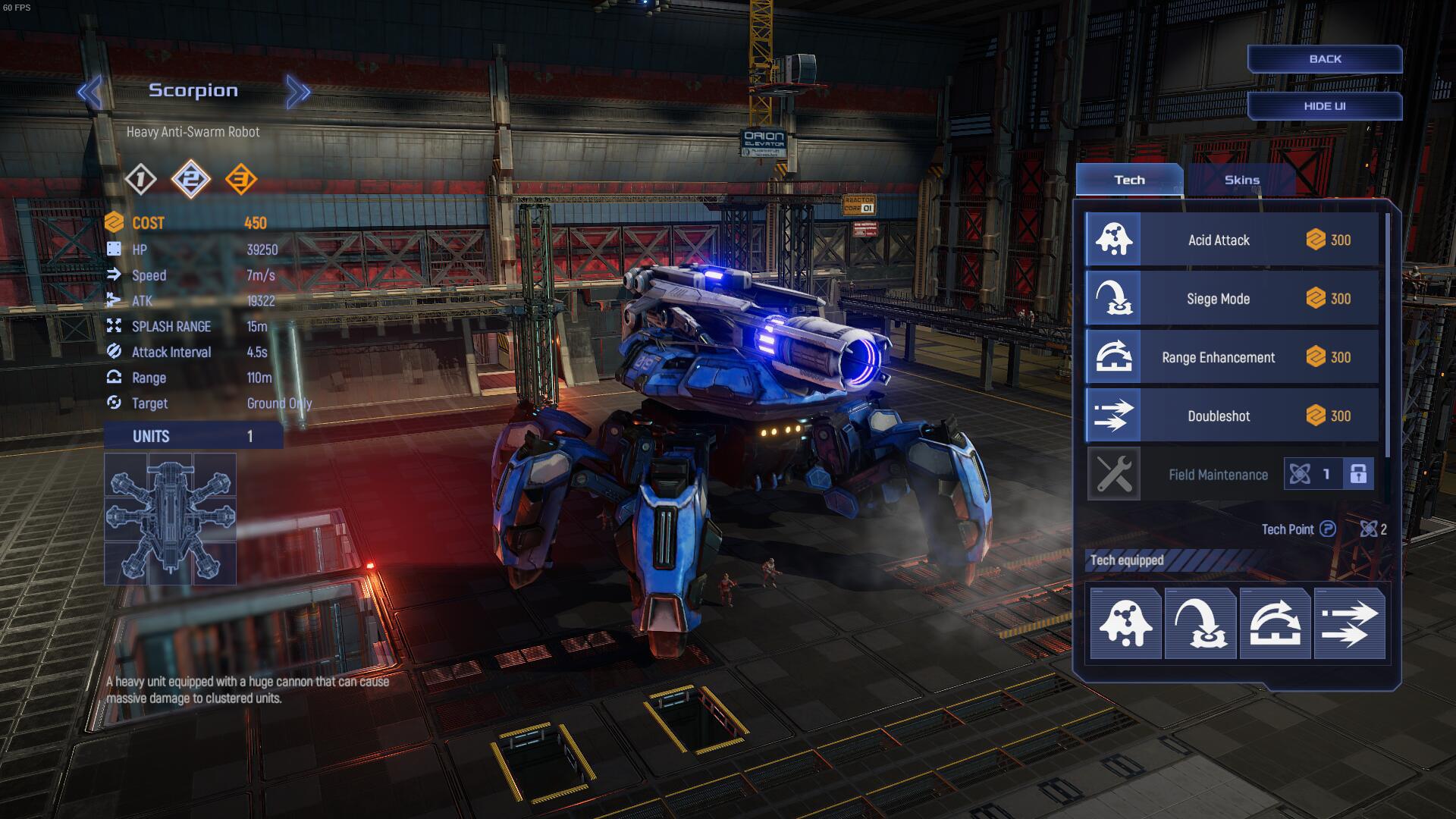Viewport: 1456px width, 819px height.
Task: Click the coin icon beside COST stat
Action: tap(115, 223)
